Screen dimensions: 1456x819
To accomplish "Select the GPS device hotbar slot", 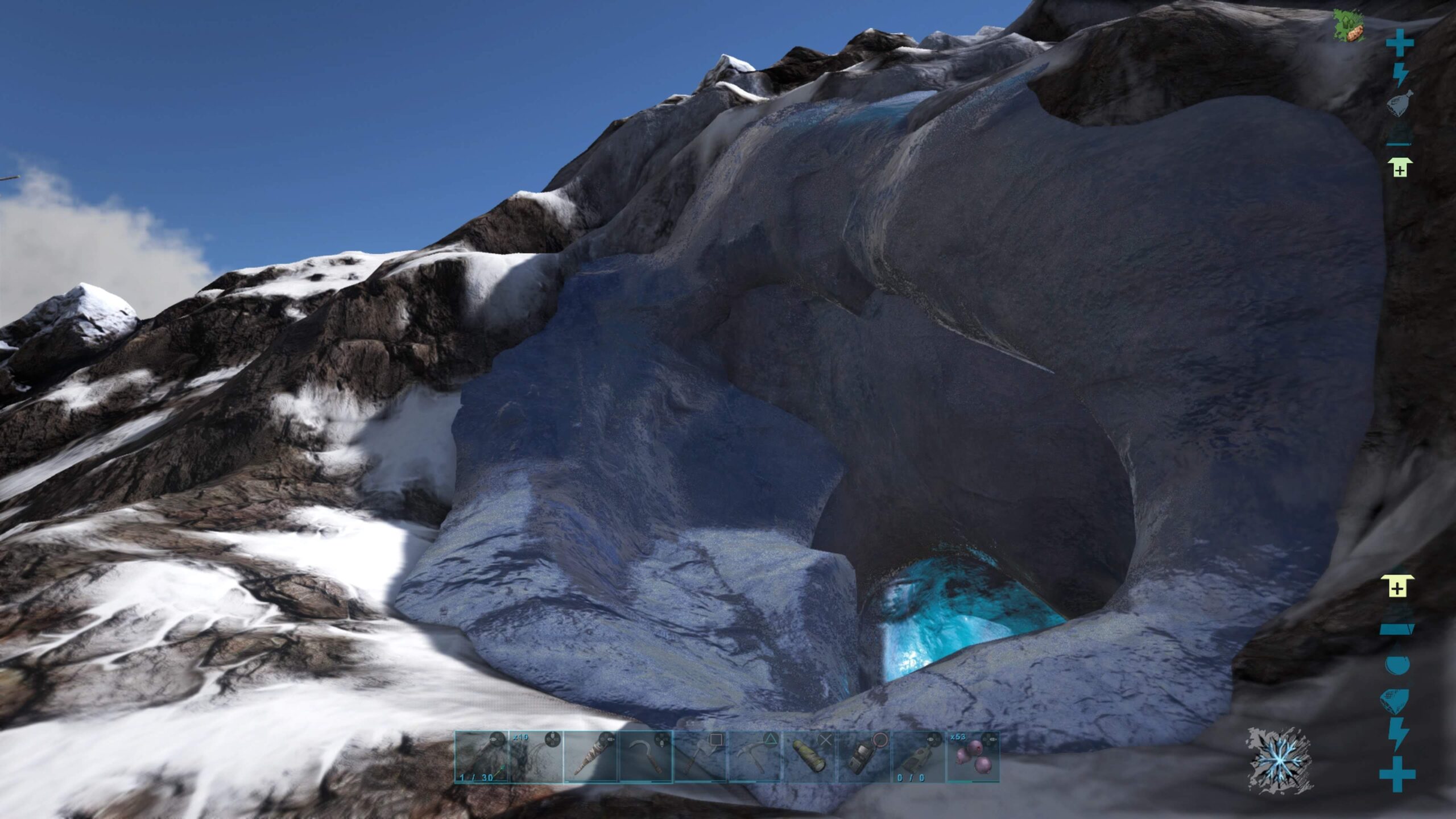I will pyautogui.click(x=863, y=756).
